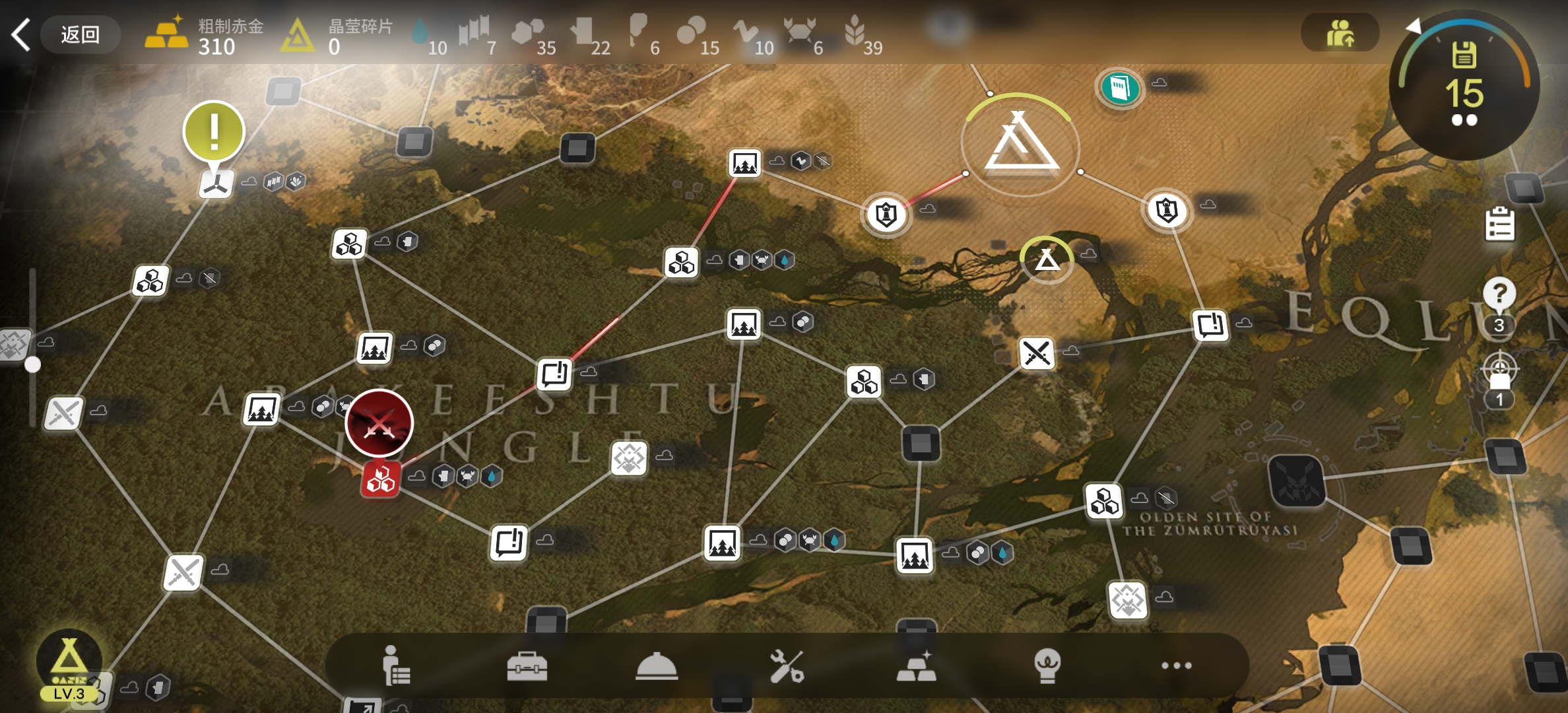Open the food cloche cooking menu
This screenshot has width=1568, height=713.
[x=656, y=665]
